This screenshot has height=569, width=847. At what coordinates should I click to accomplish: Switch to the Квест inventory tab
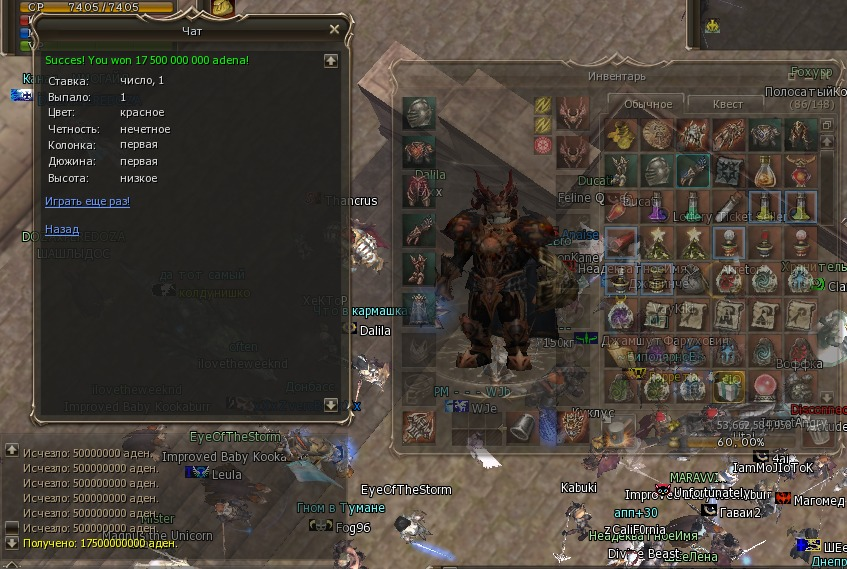(727, 104)
